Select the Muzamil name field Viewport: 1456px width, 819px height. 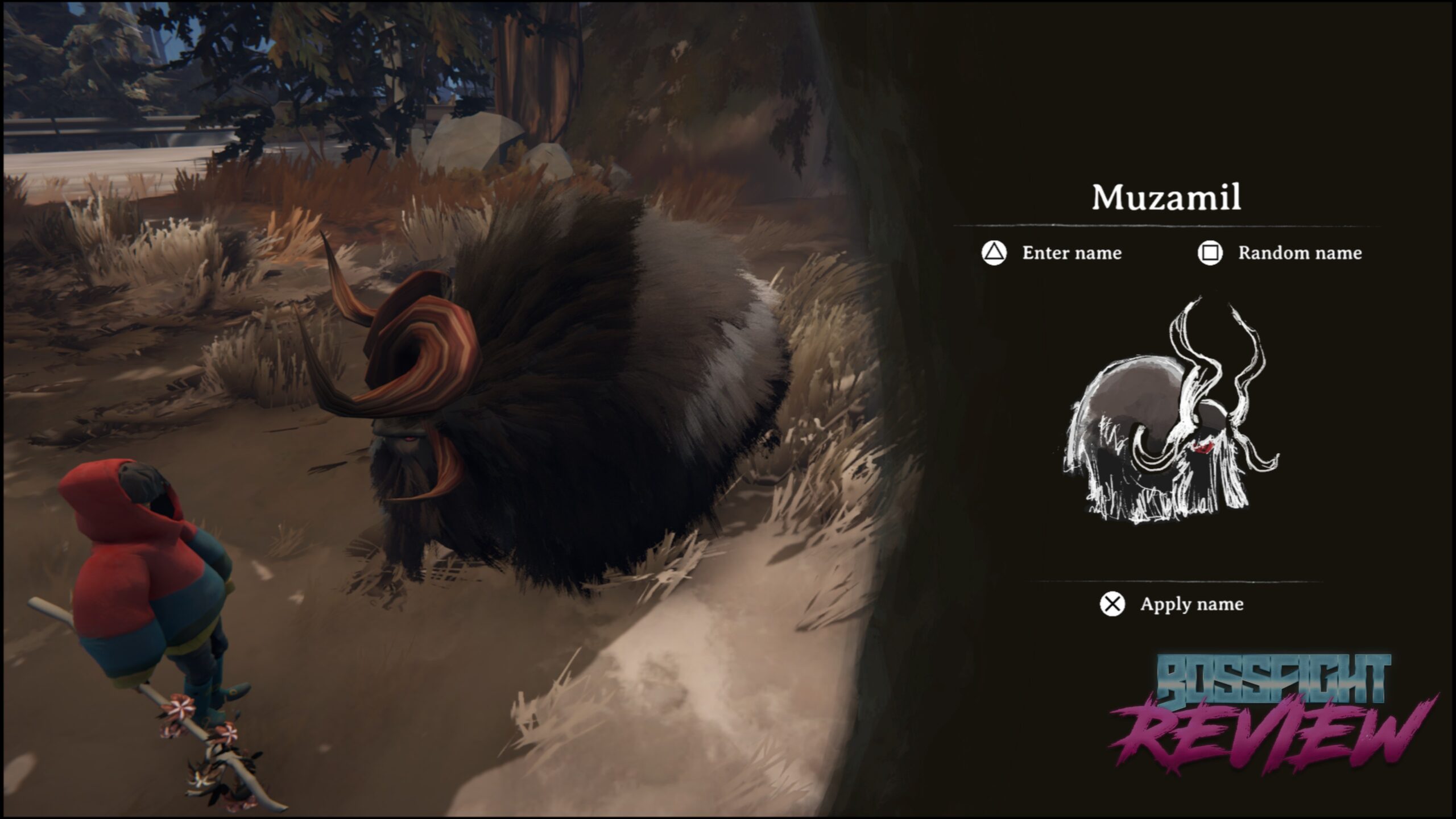pyautogui.click(x=1166, y=197)
